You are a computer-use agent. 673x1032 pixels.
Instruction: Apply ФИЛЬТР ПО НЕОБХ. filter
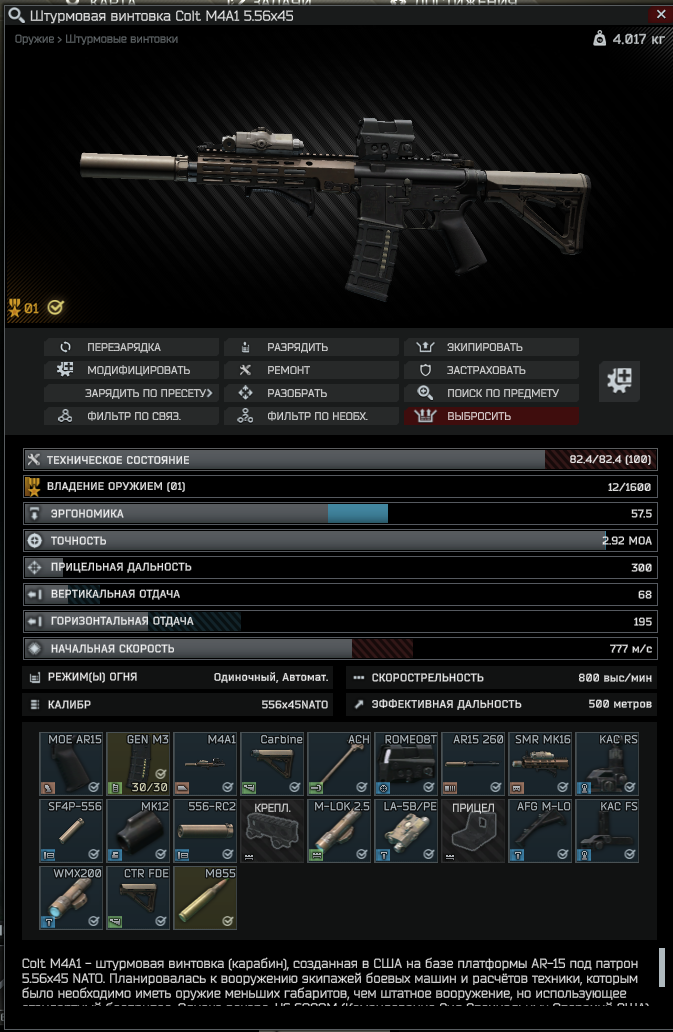(x=311, y=416)
